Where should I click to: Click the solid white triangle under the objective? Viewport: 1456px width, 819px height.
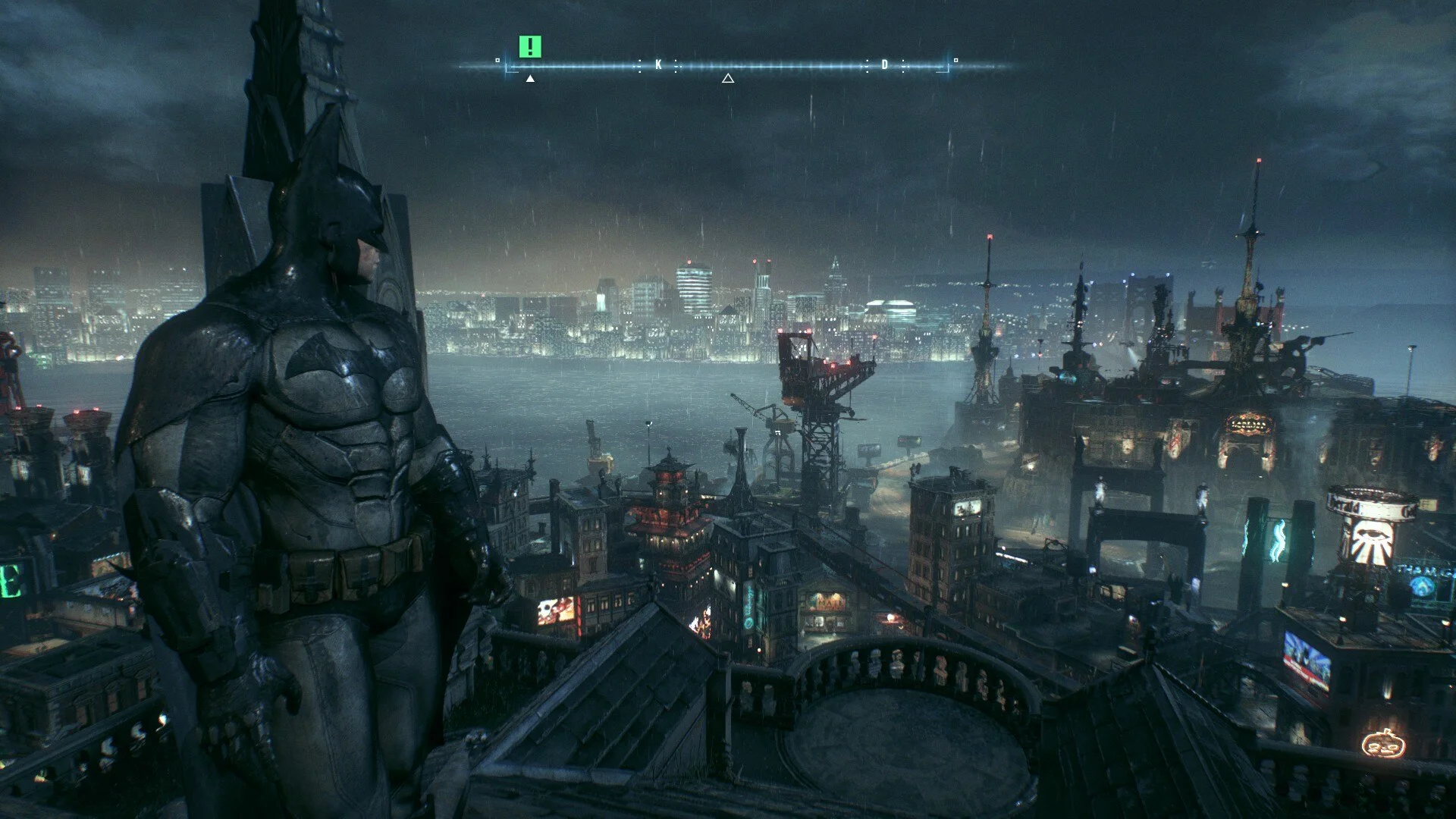(530, 78)
